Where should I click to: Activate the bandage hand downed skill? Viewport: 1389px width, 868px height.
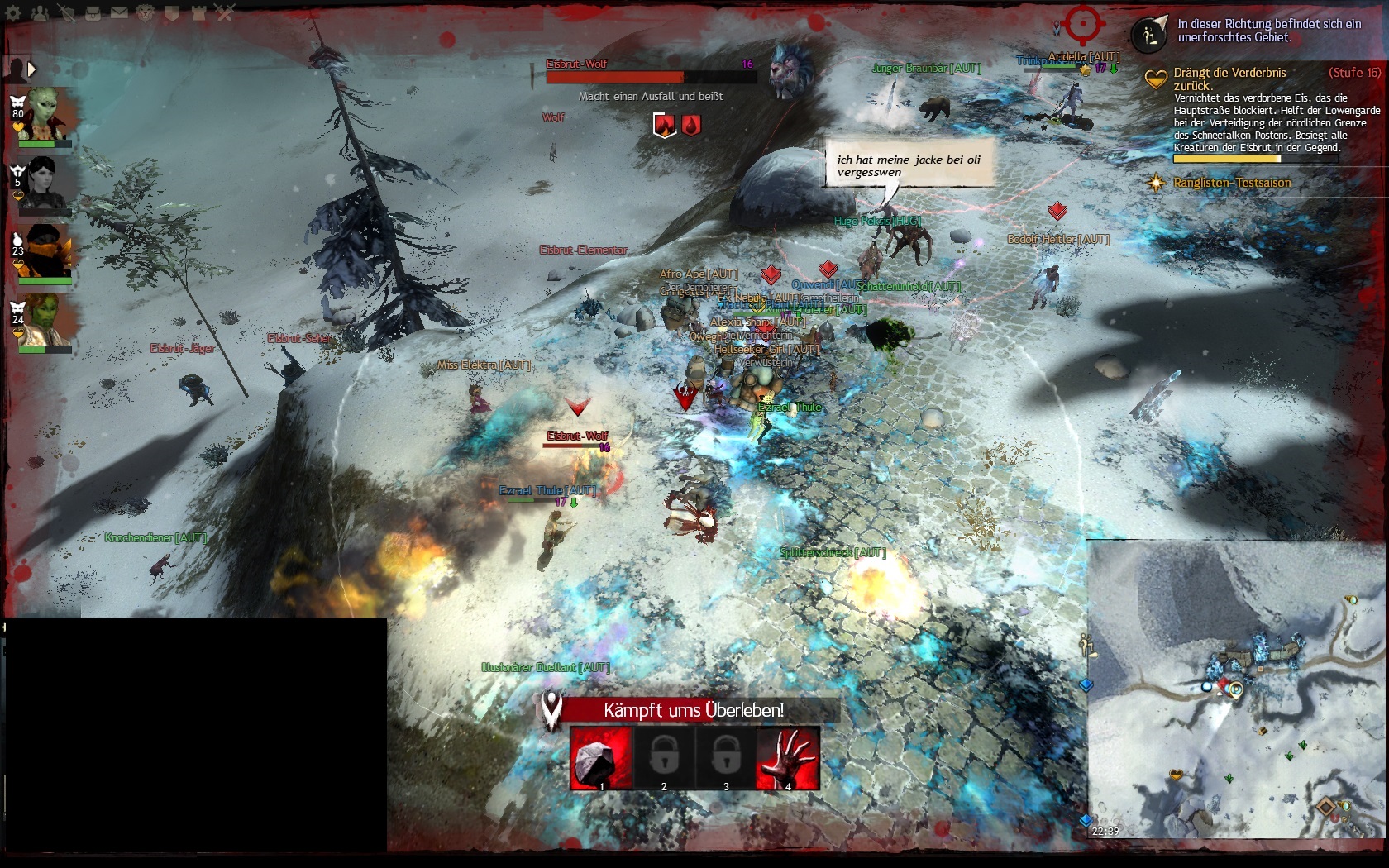point(788,758)
